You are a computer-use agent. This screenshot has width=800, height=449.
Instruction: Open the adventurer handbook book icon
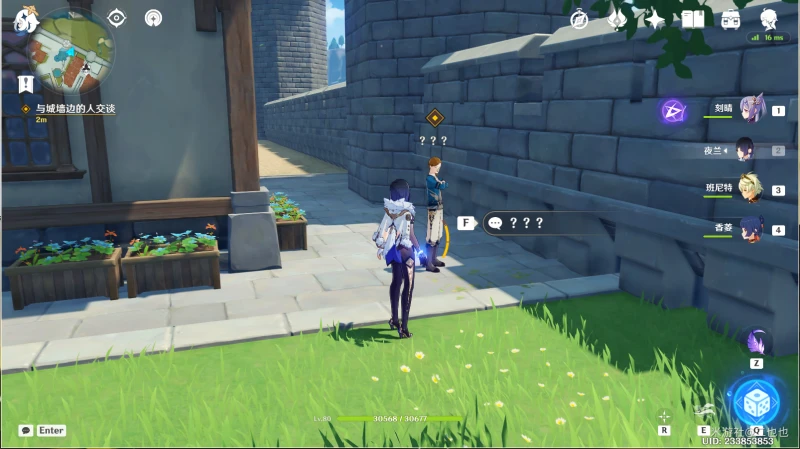tap(693, 19)
